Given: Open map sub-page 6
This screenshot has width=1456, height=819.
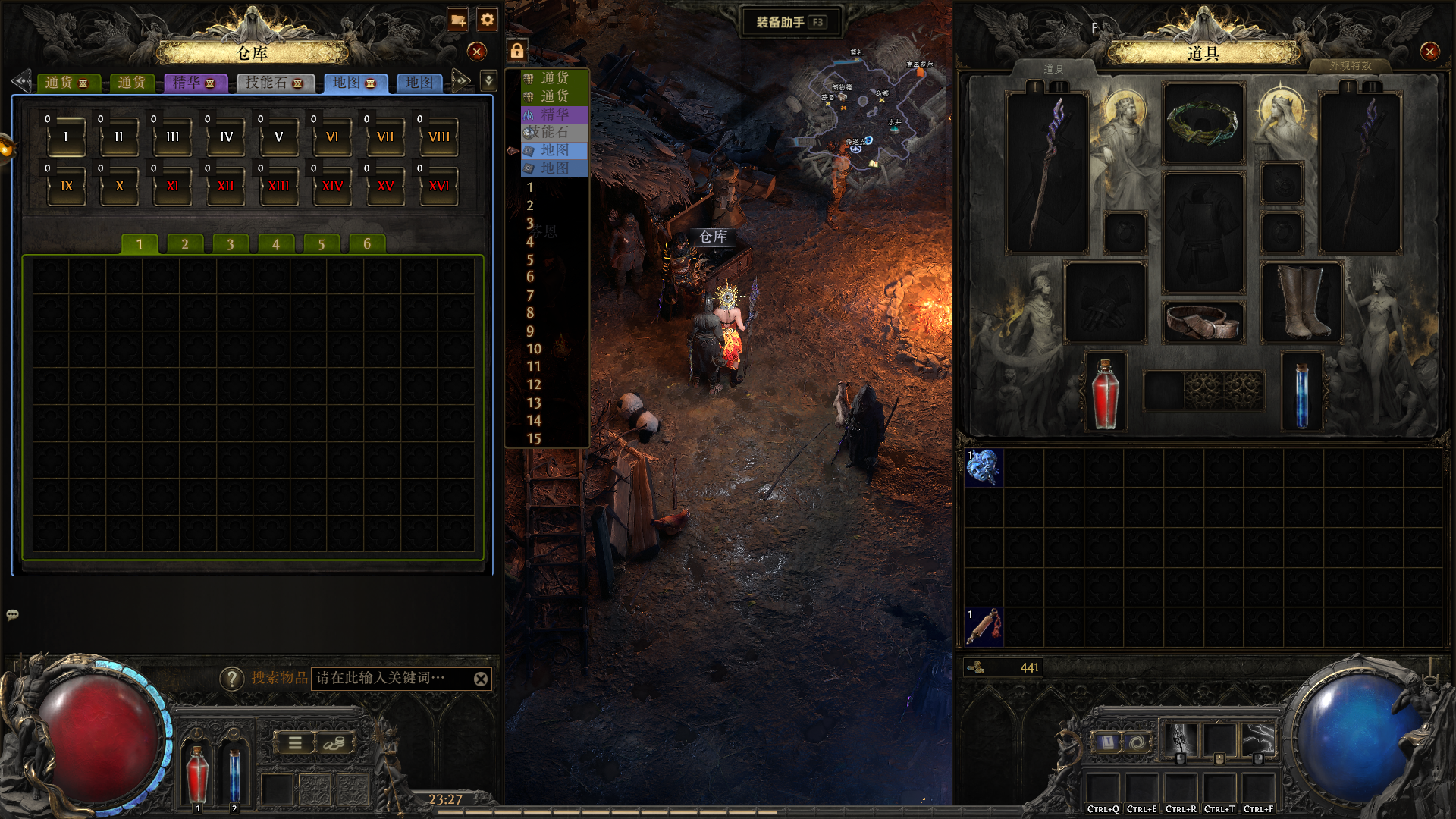Looking at the screenshot, I should coord(367,244).
